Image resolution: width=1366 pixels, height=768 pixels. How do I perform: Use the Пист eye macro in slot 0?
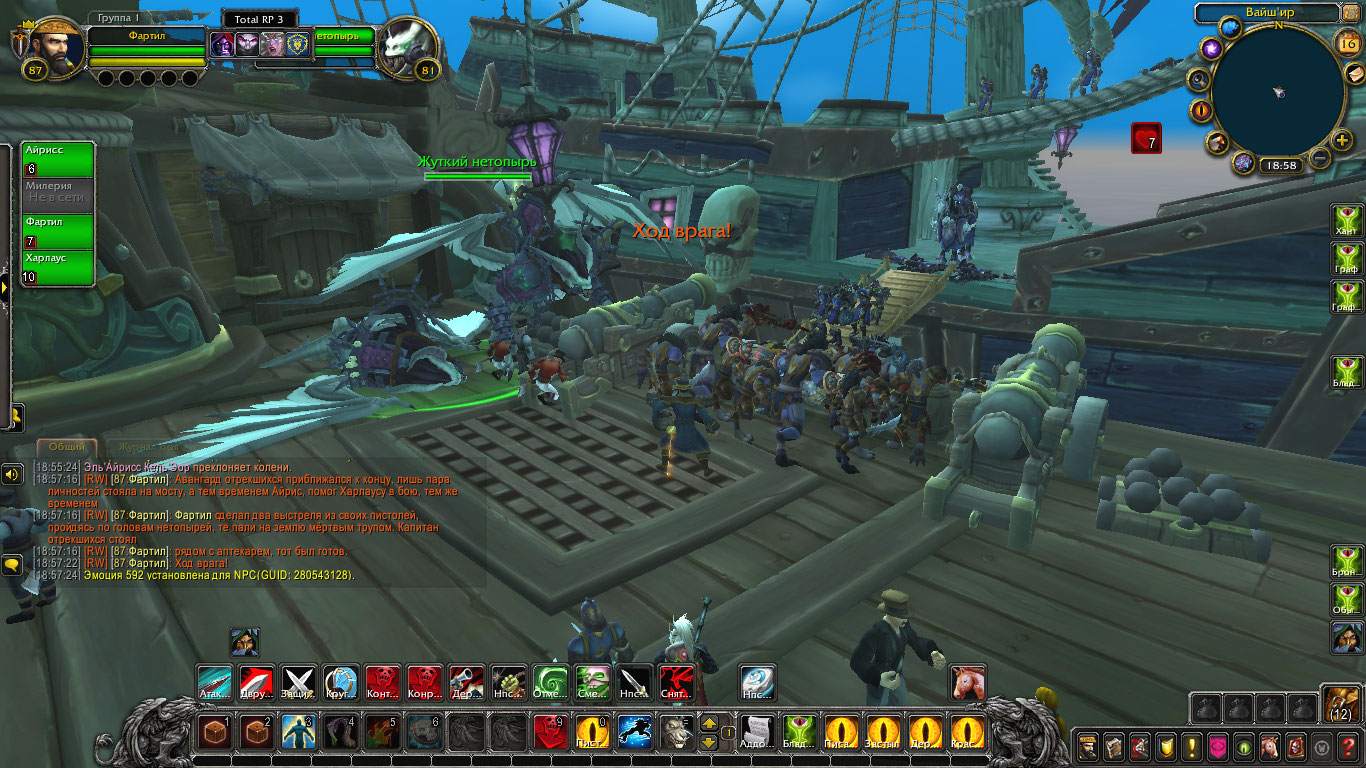[x=592, y=732]
